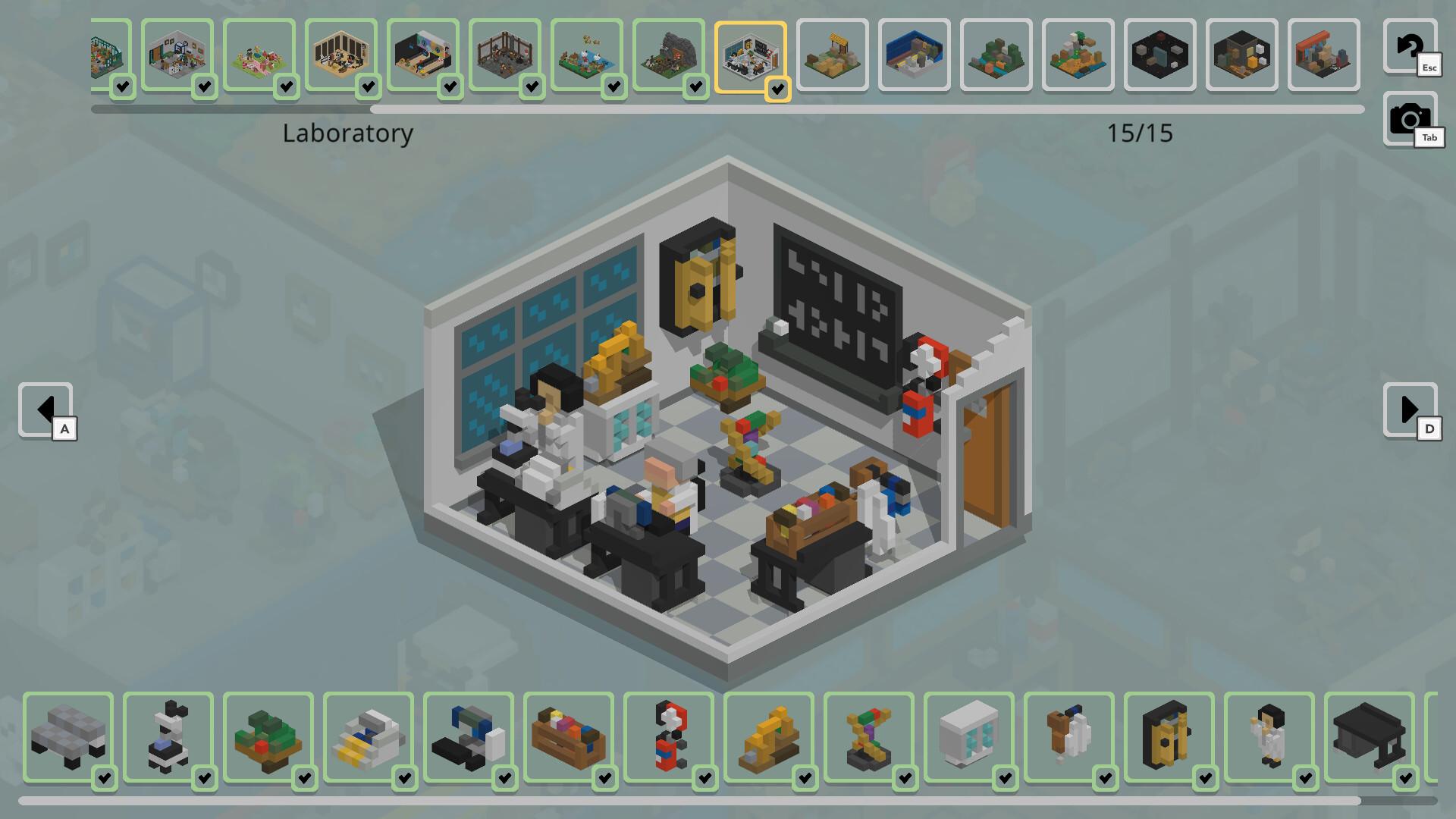Go to the next room with right arrow
Screen dimensions: 1456x819
pos(1409,409)
